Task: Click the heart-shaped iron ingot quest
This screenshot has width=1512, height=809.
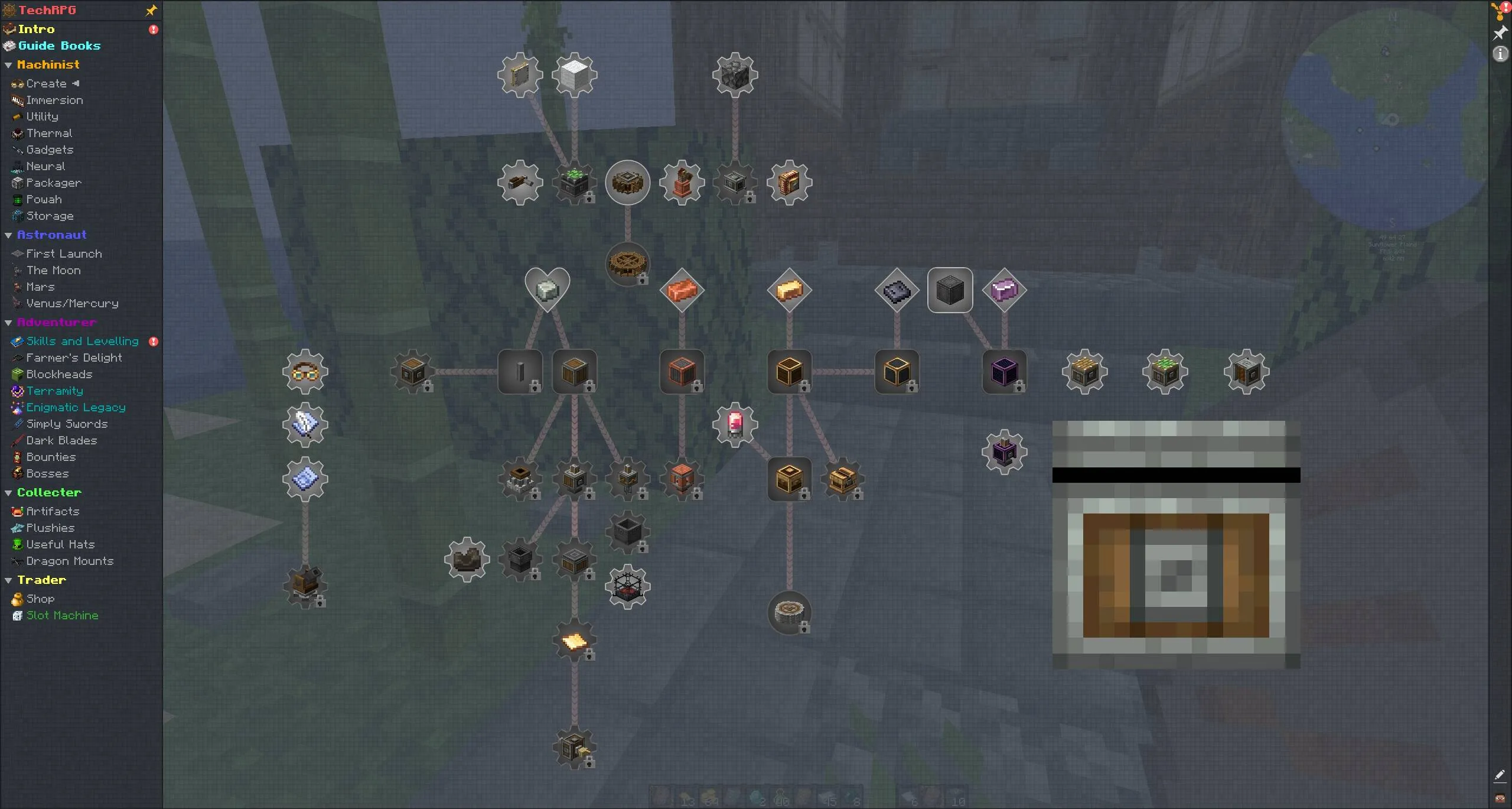Action: click(x=546, y=289)
